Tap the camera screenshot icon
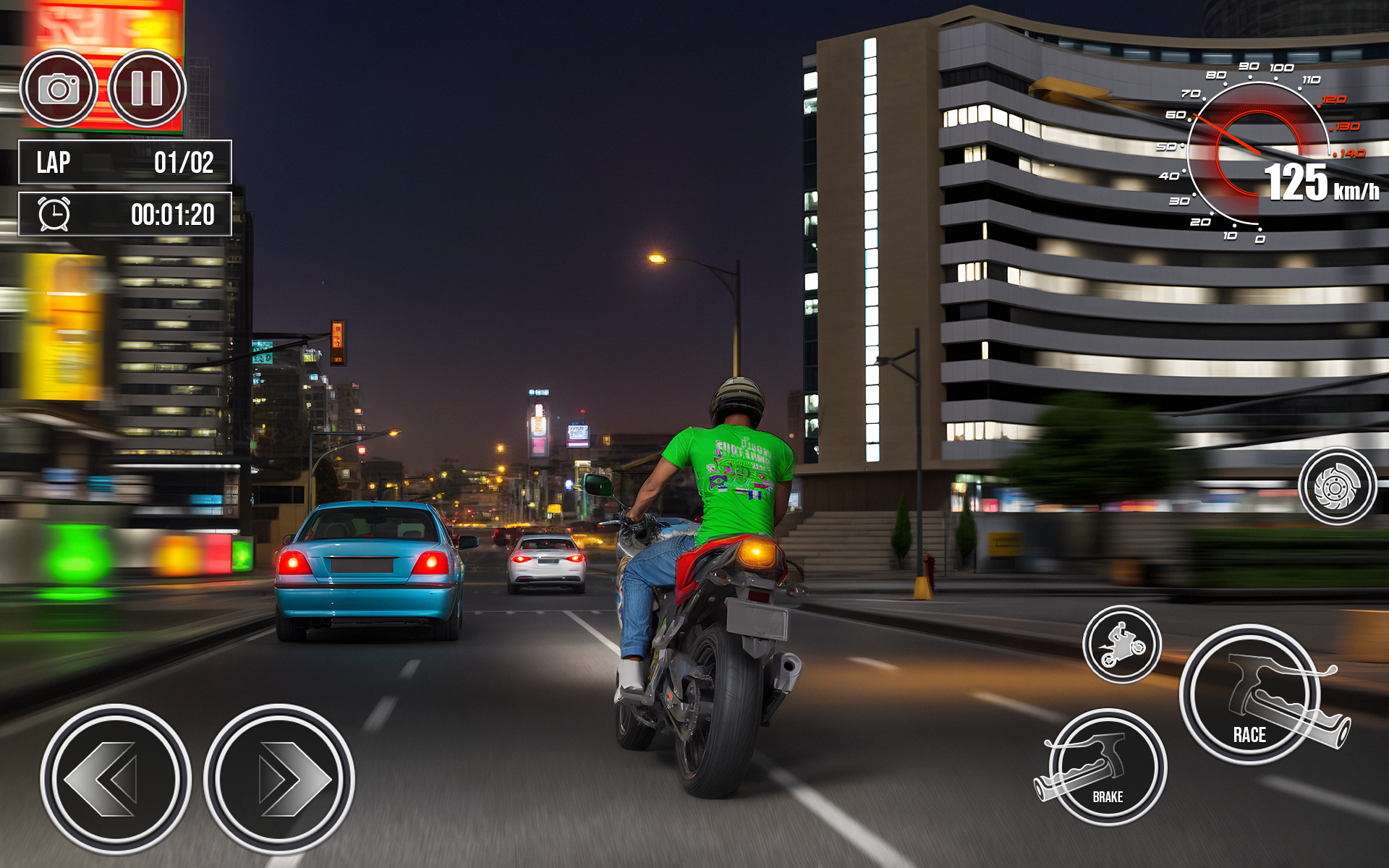 pyautogui.click(x=60, y=87)
